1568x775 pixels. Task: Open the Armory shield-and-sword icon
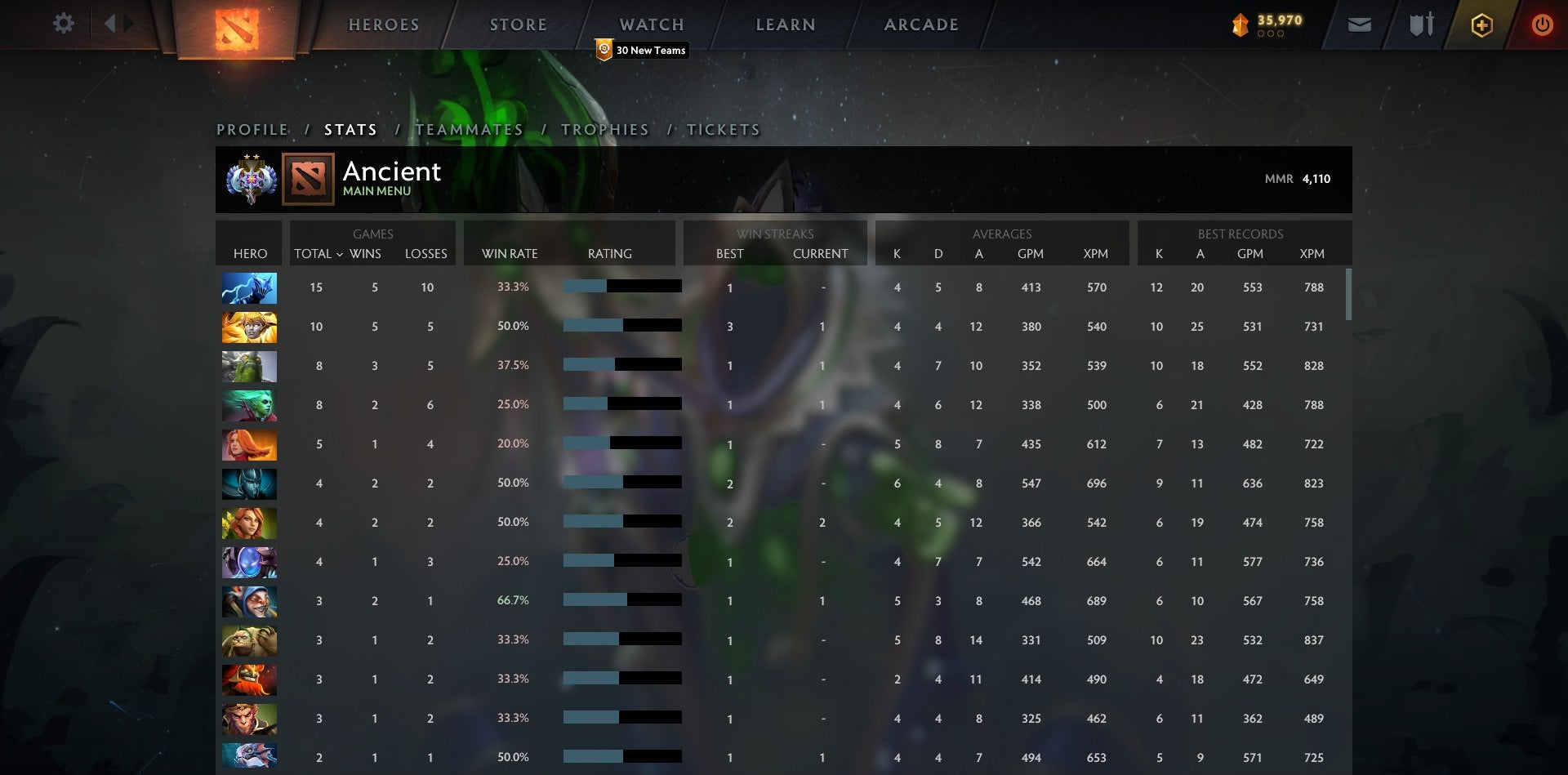(x=1421, y=25)
